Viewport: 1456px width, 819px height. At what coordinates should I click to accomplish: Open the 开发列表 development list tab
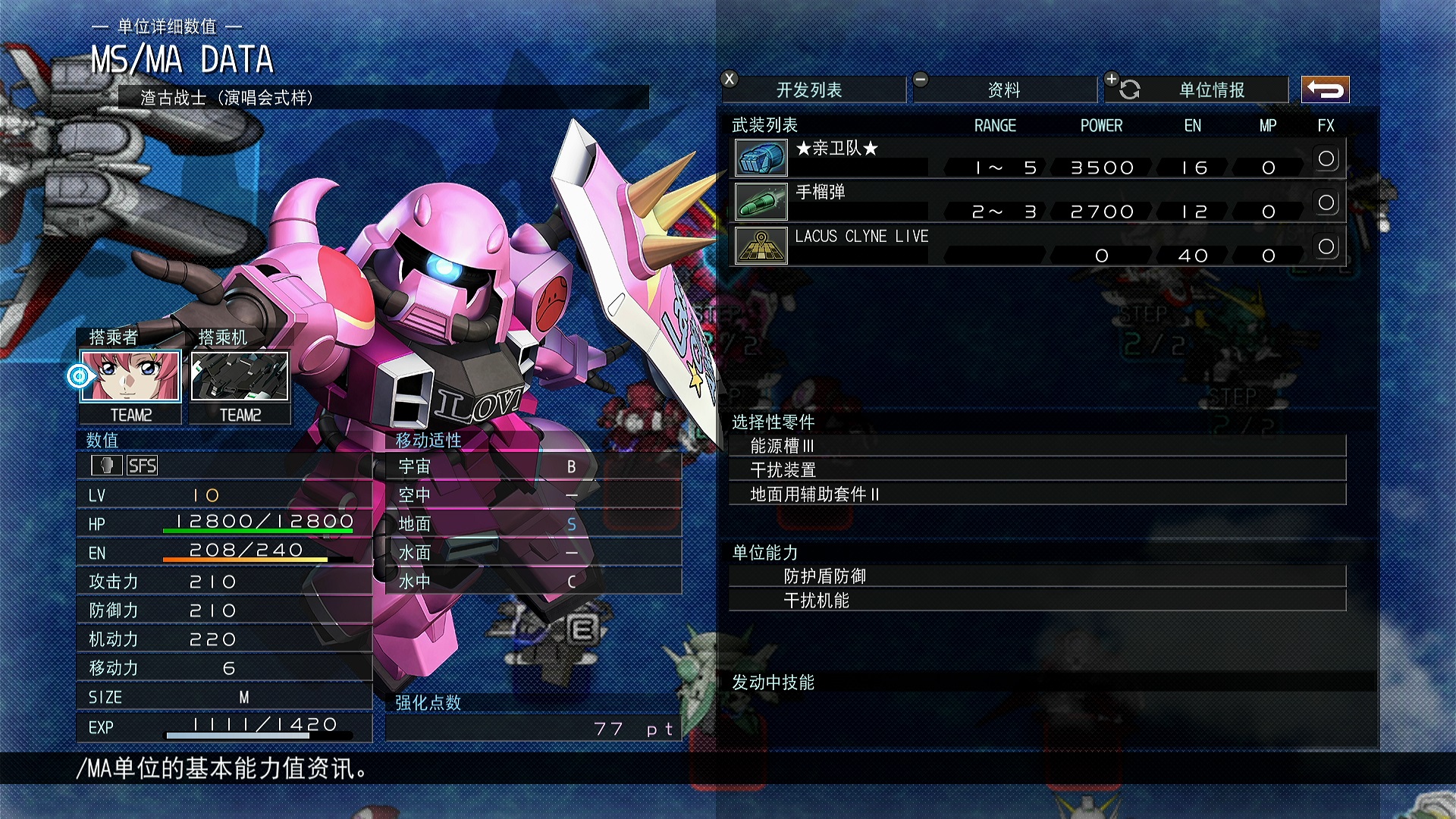pos(809,90)
